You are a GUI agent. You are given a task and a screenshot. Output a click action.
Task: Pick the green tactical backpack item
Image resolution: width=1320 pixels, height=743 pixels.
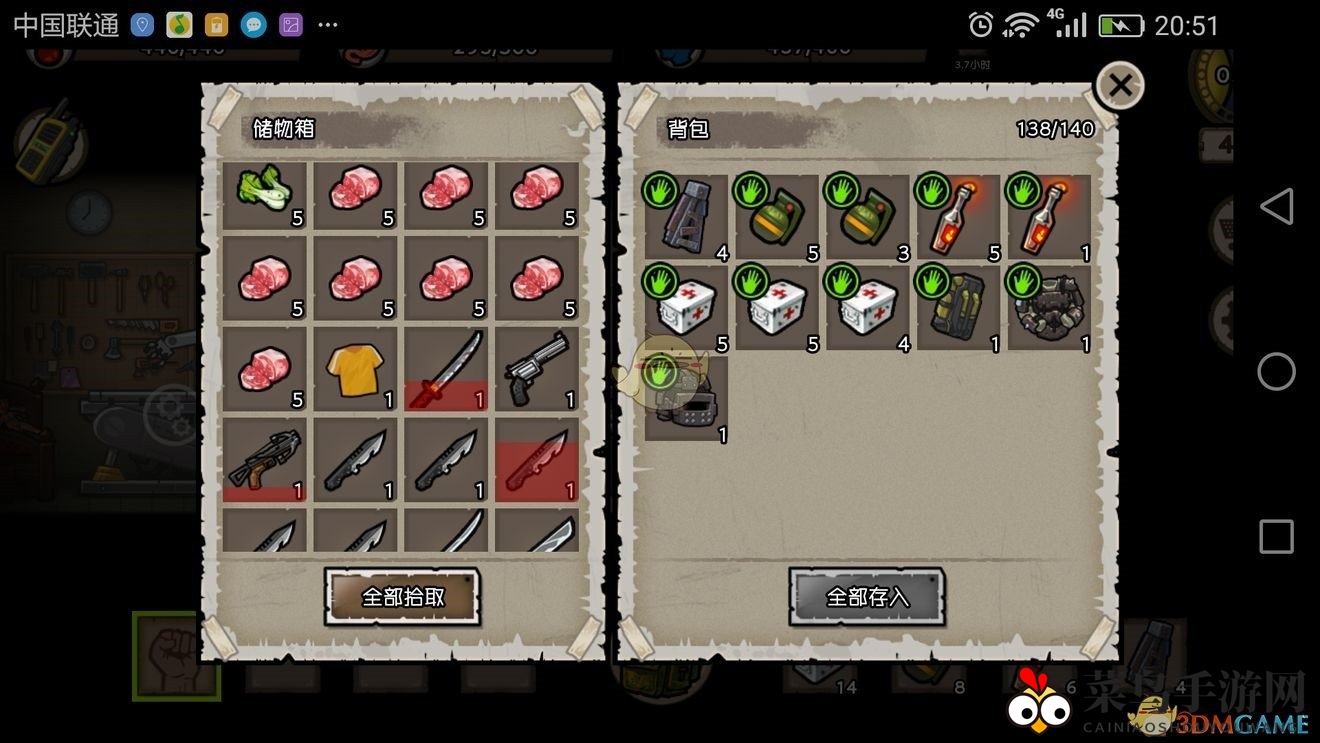pos(959,308)
